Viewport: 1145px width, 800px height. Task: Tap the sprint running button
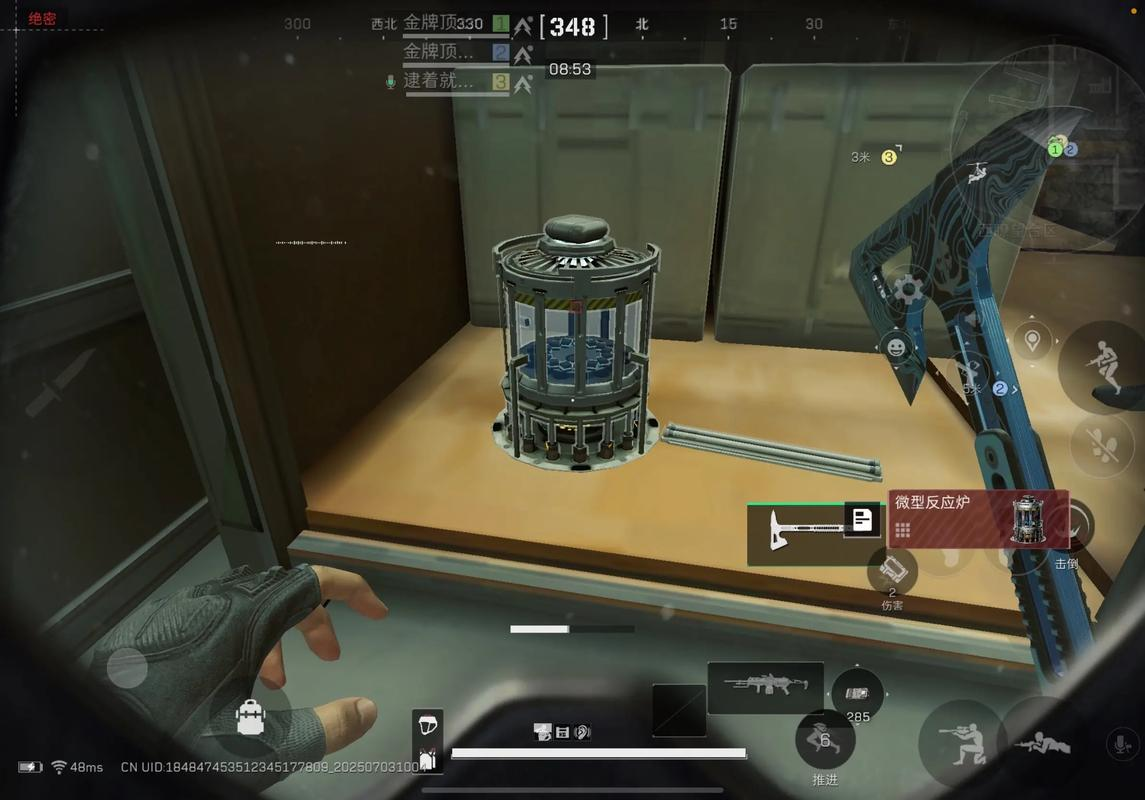coord(1101,367)
